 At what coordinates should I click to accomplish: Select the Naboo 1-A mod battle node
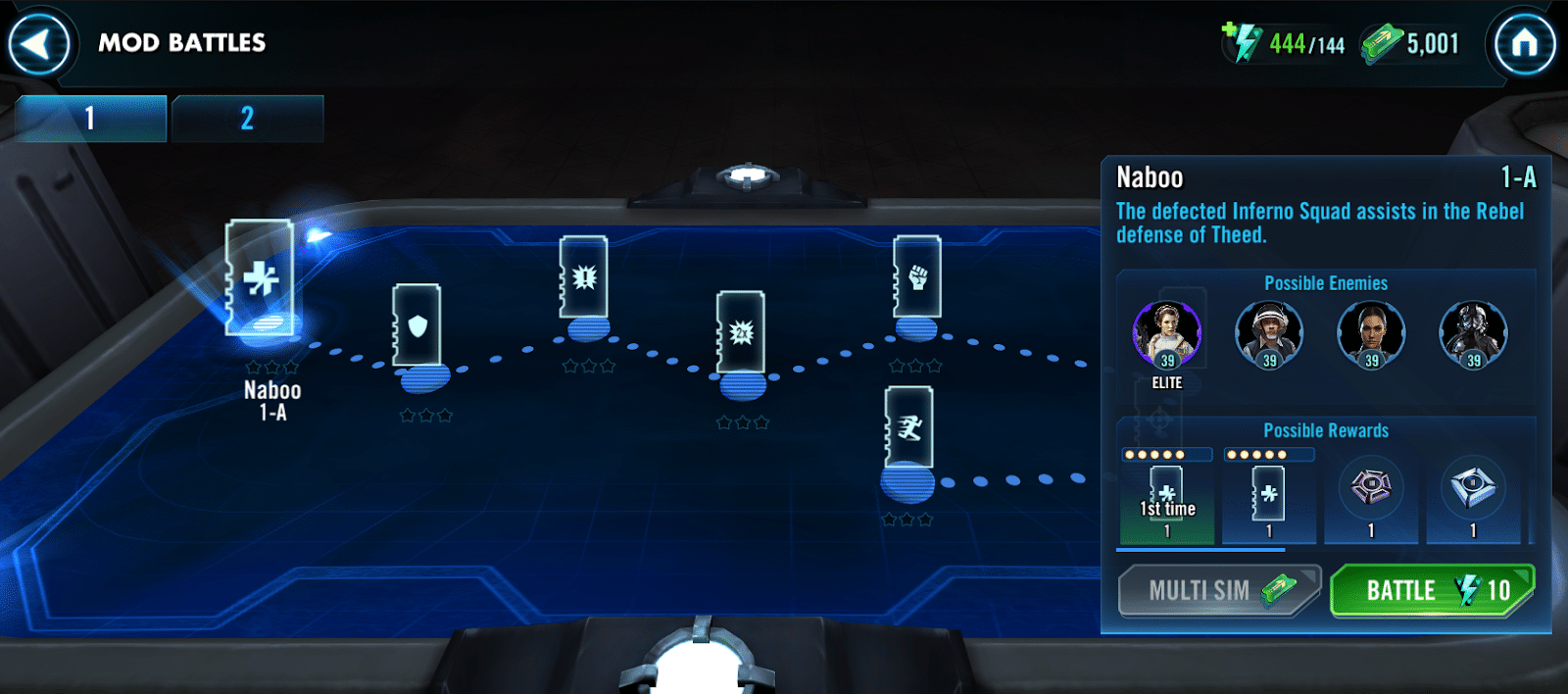[261, 280]
